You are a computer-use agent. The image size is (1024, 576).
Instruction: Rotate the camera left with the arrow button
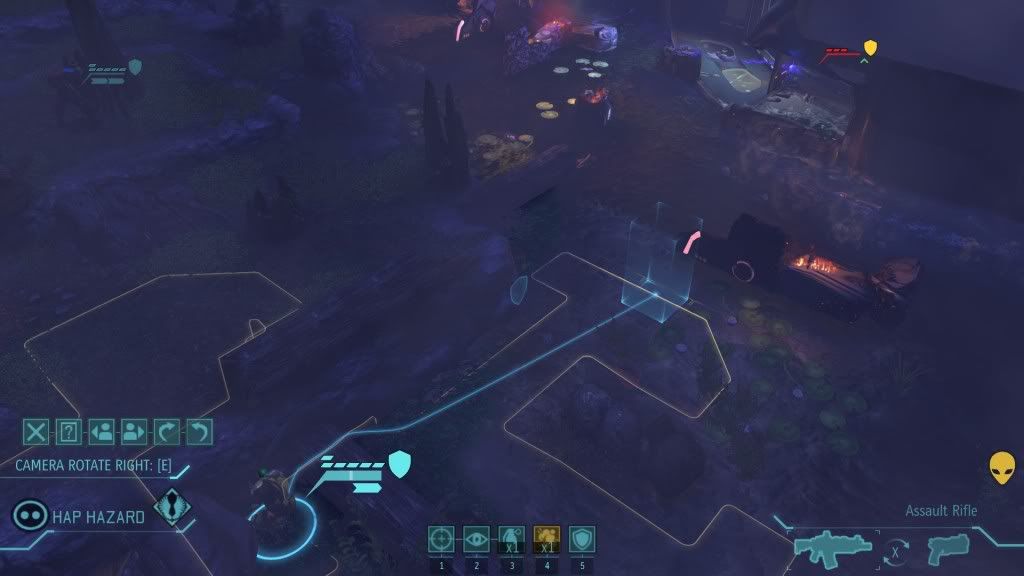tap(200, 432)
